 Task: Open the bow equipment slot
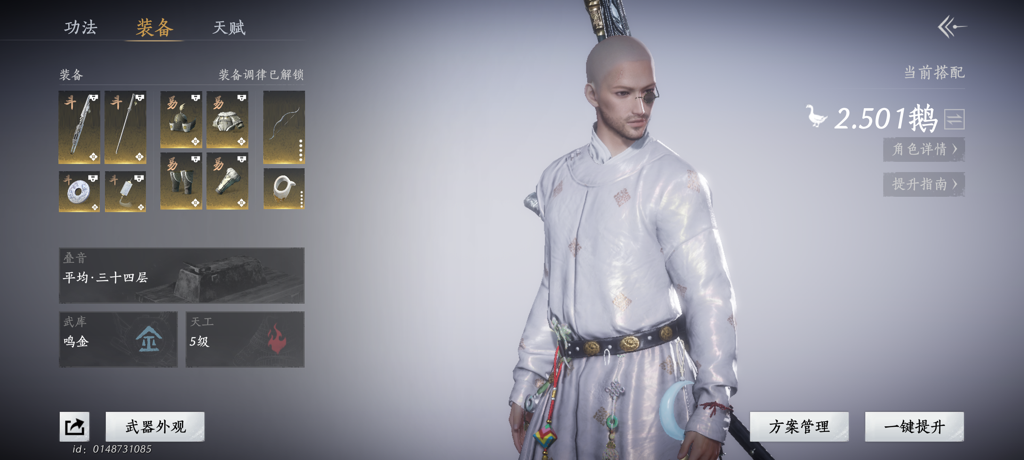point(284,127)
